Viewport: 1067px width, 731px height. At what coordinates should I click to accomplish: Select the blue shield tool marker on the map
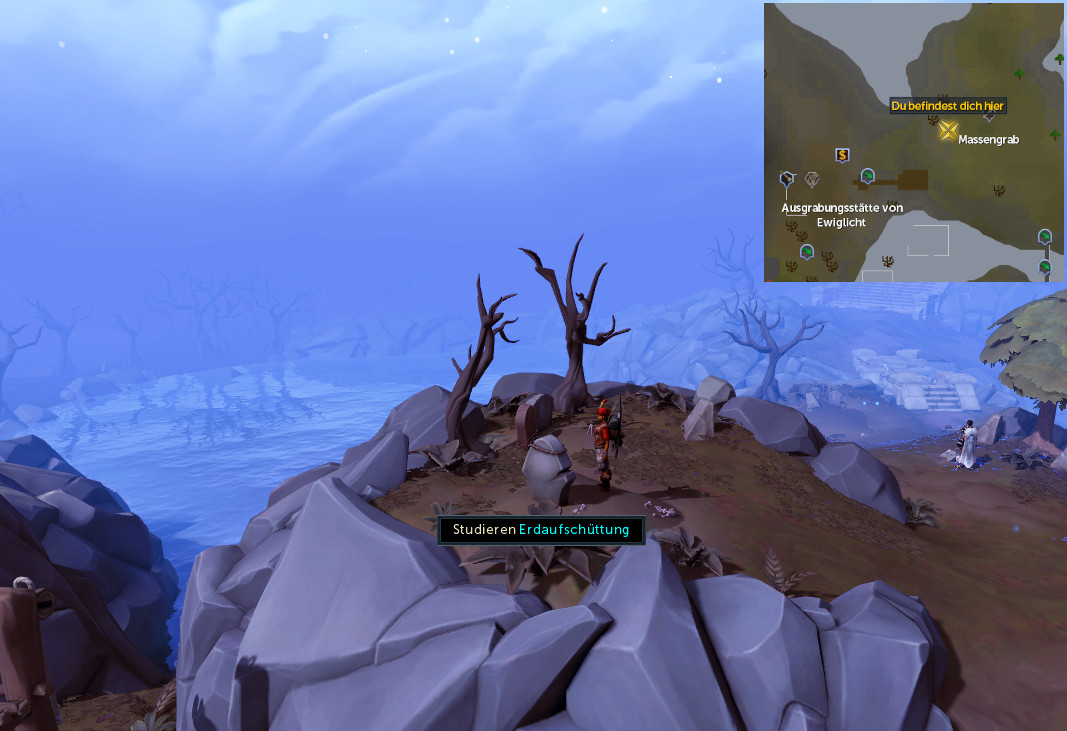[x=787, y=179]
